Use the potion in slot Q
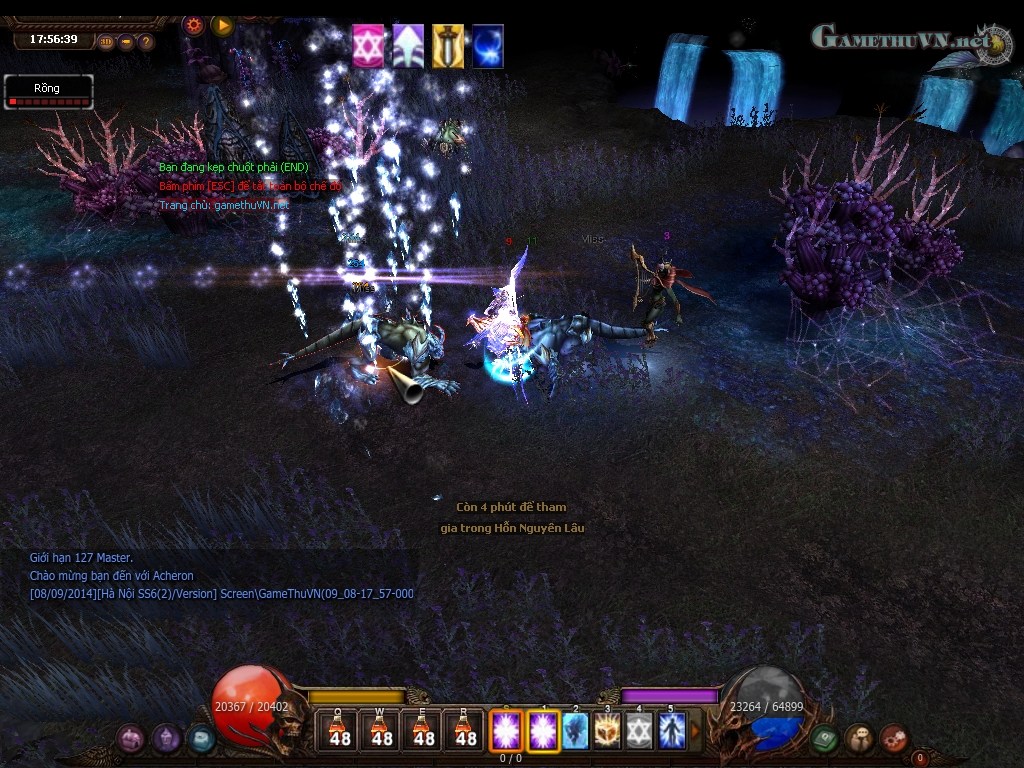 point(340,730)
